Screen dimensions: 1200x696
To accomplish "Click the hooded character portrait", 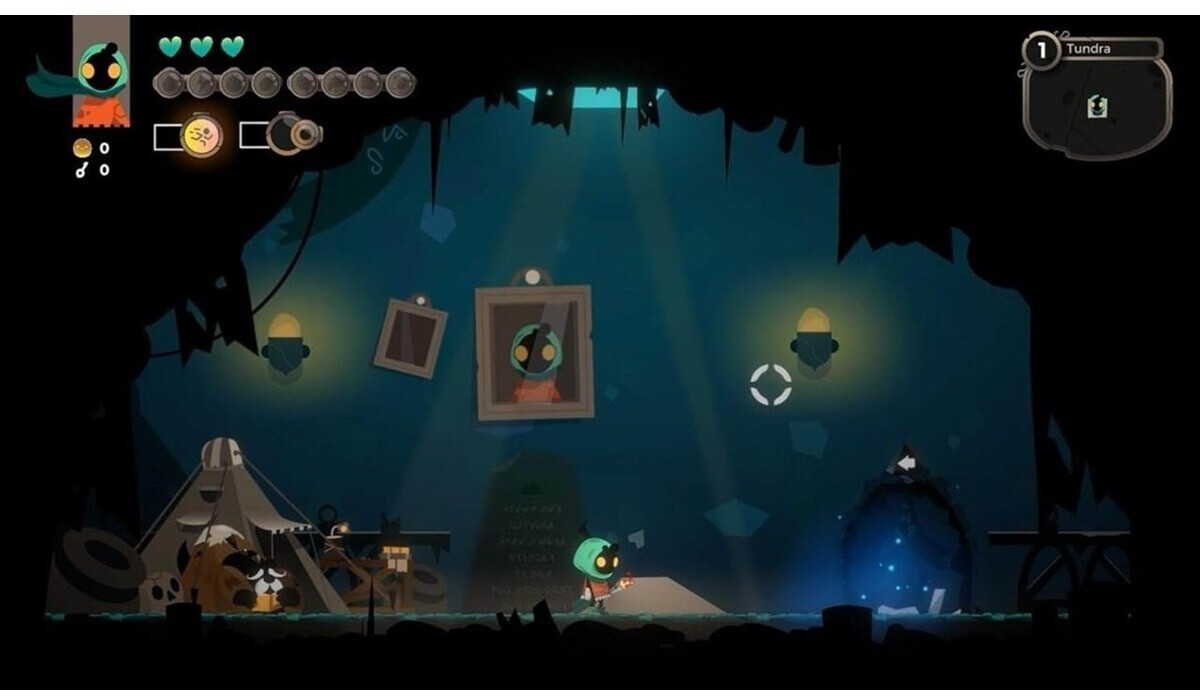I will click(101, 73).
